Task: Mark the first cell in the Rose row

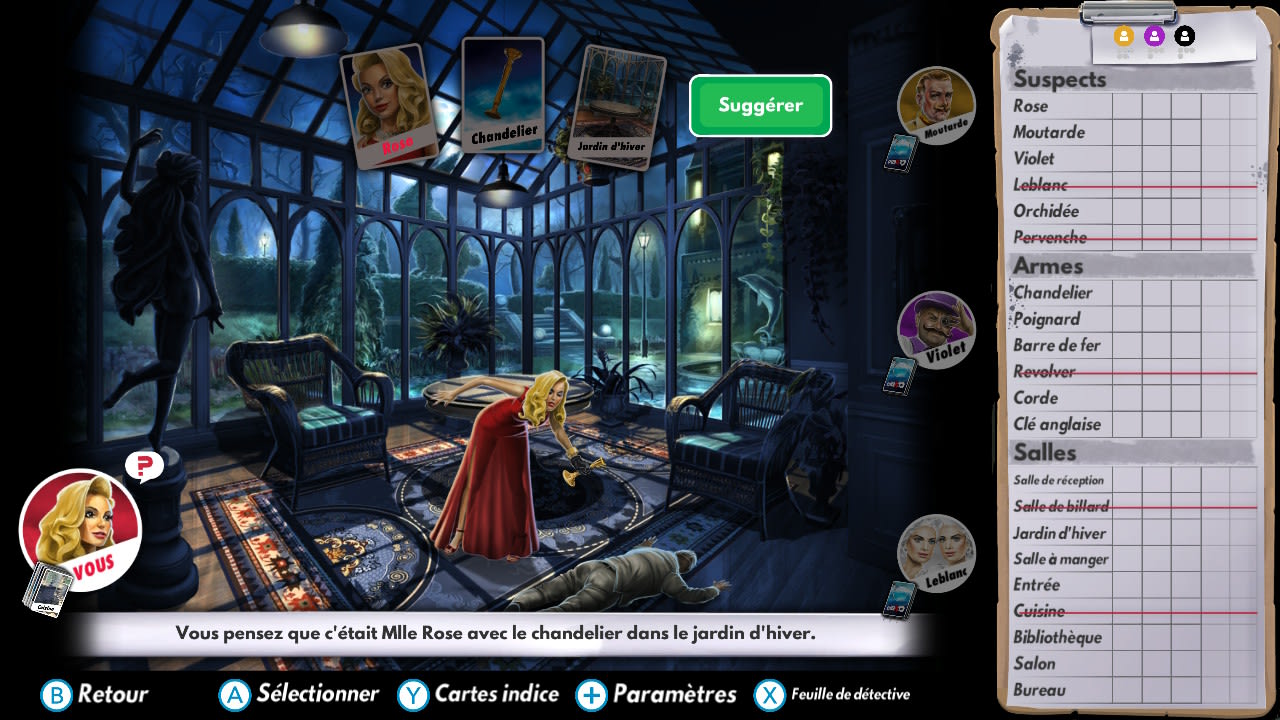Action: [1129, 106]
